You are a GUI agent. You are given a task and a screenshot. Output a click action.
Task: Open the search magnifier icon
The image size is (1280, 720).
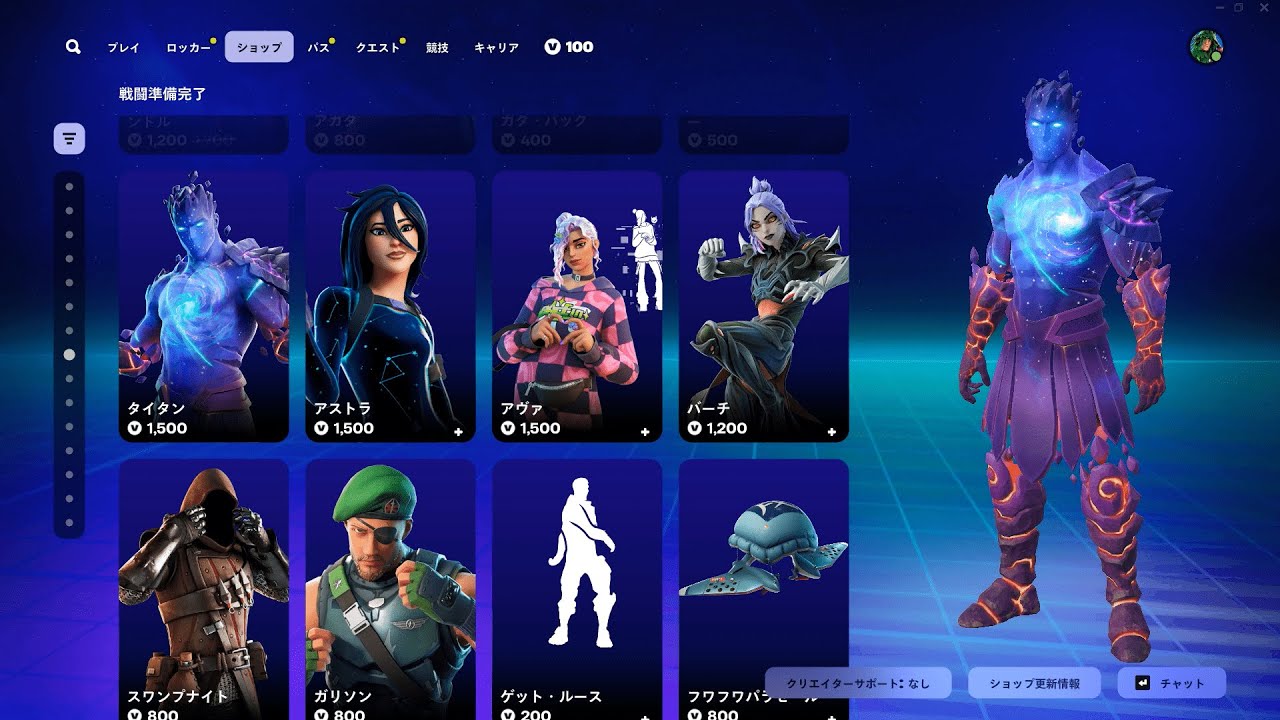73,47
